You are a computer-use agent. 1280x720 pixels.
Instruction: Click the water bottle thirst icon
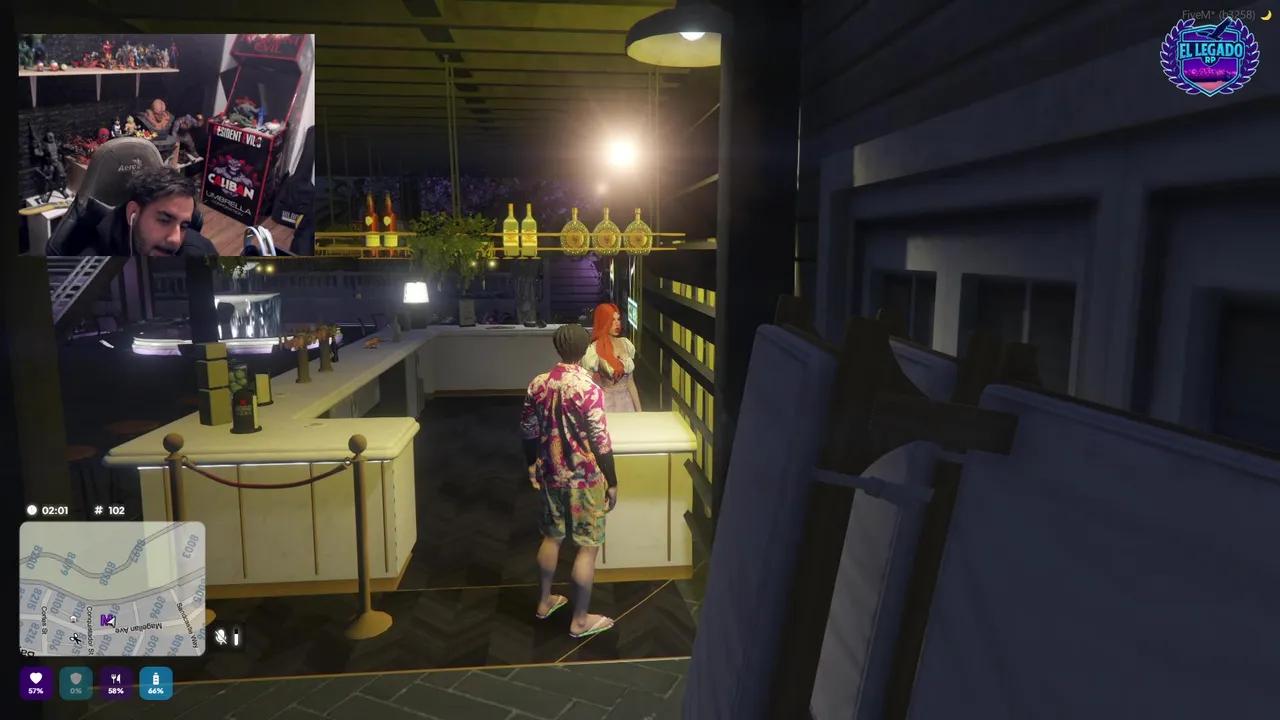point(156,678)
